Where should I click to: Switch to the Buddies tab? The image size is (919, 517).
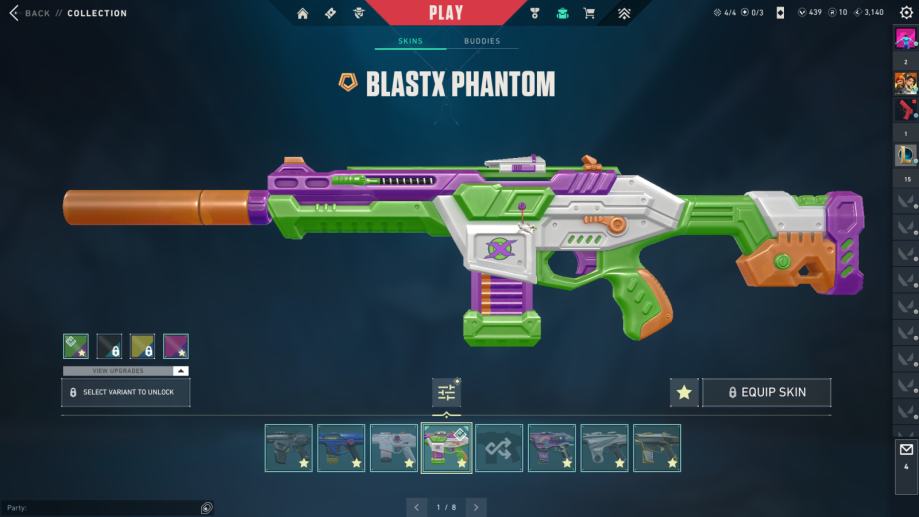(x=482, y=41)
